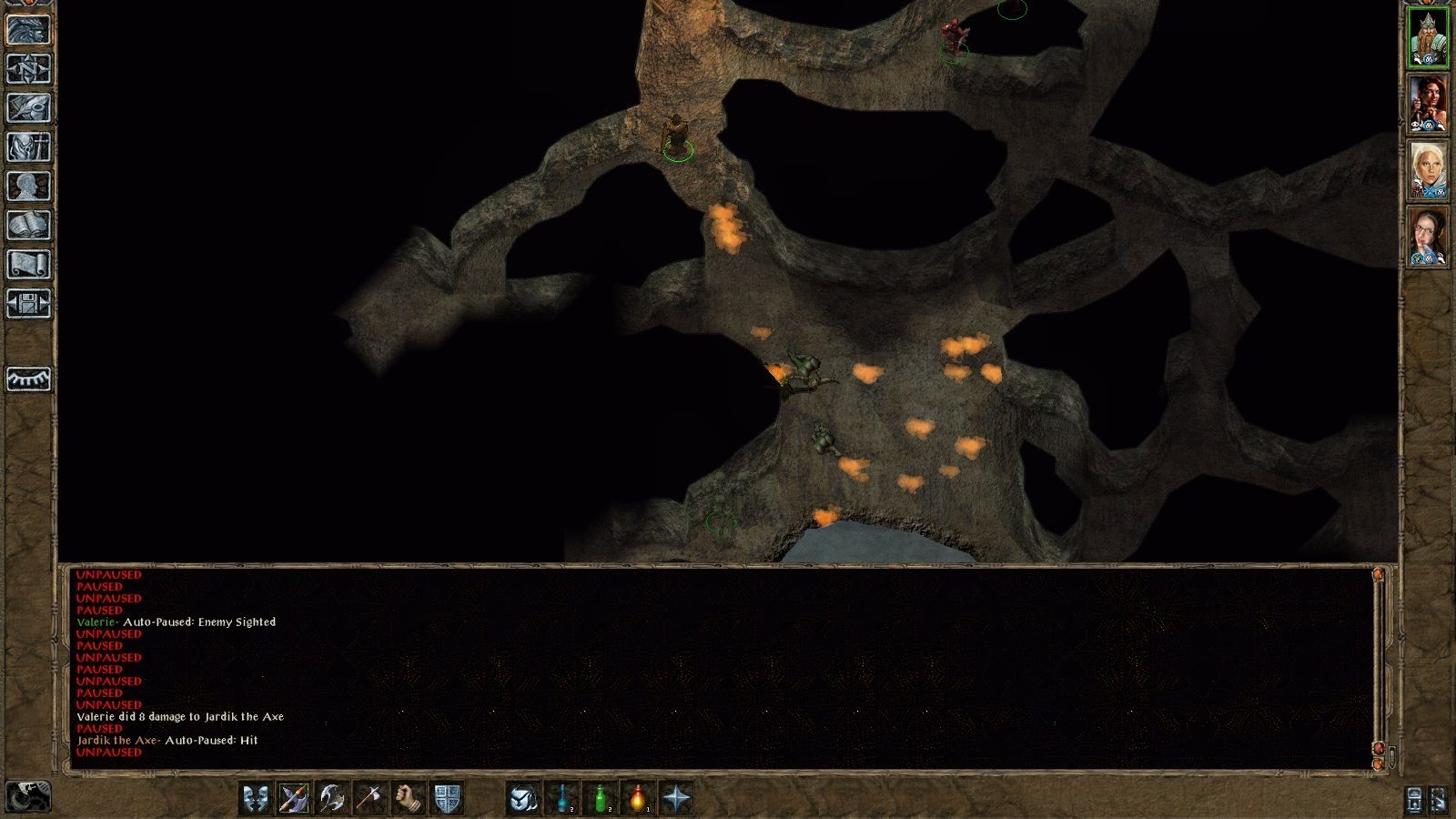Equip the double-bladed battle axe weapon slot
Image resolution: width=1456 pixels, height=819 pixels.
(332, 798)
